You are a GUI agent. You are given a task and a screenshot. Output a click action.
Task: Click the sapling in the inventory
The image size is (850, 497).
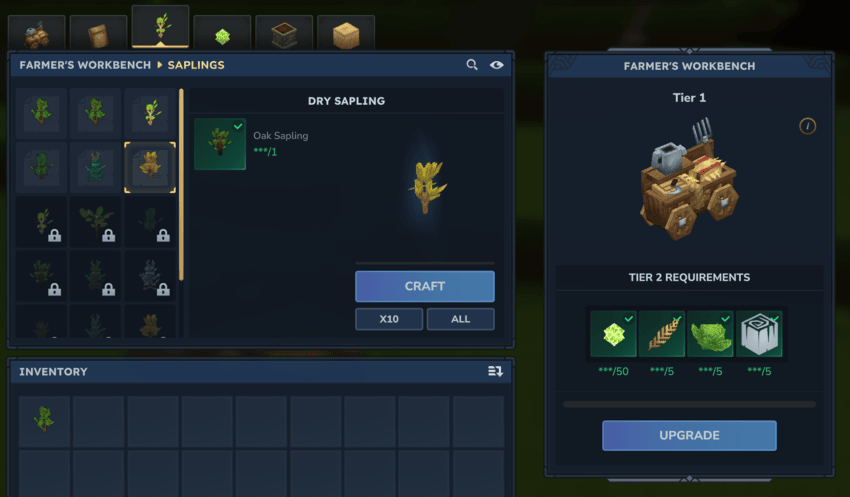45,420
